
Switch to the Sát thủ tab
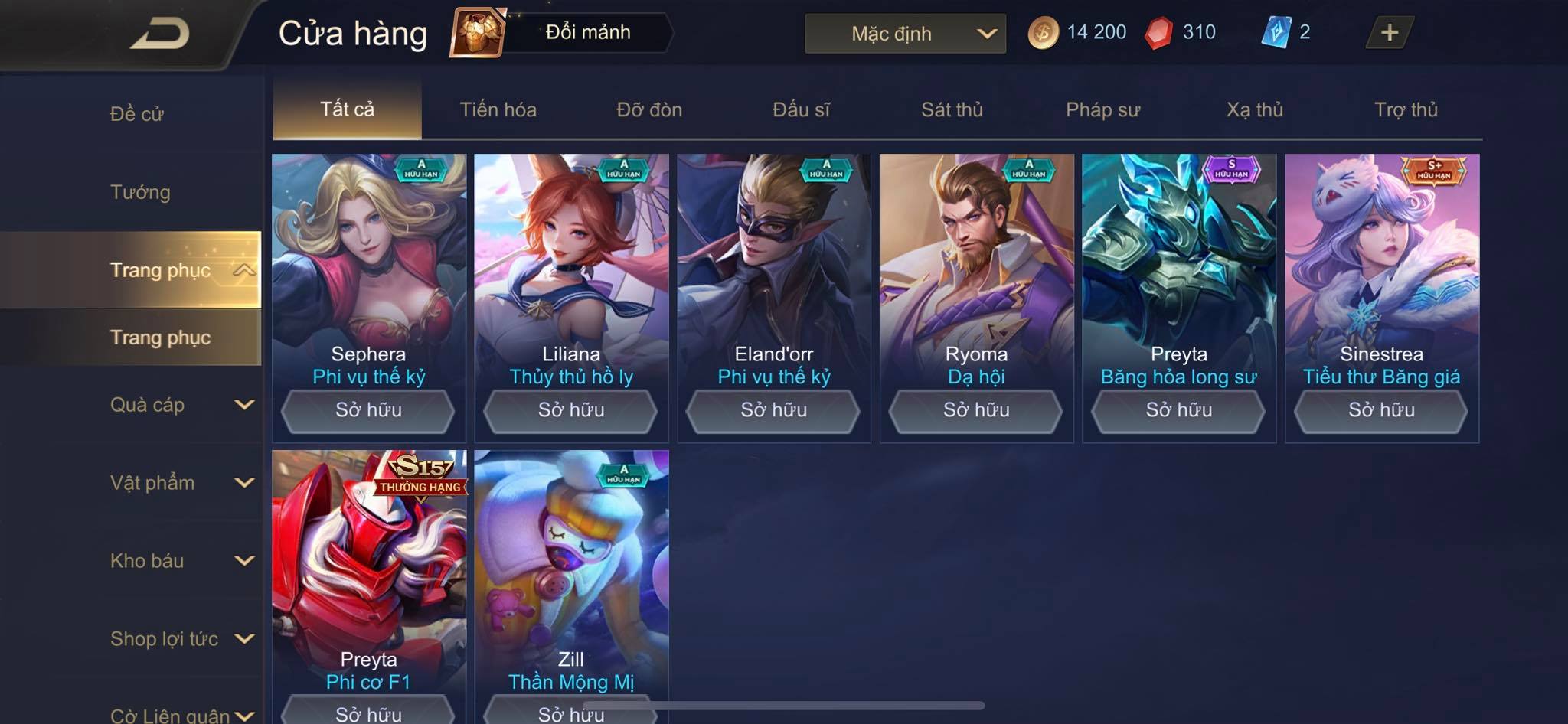click(952, 109)
